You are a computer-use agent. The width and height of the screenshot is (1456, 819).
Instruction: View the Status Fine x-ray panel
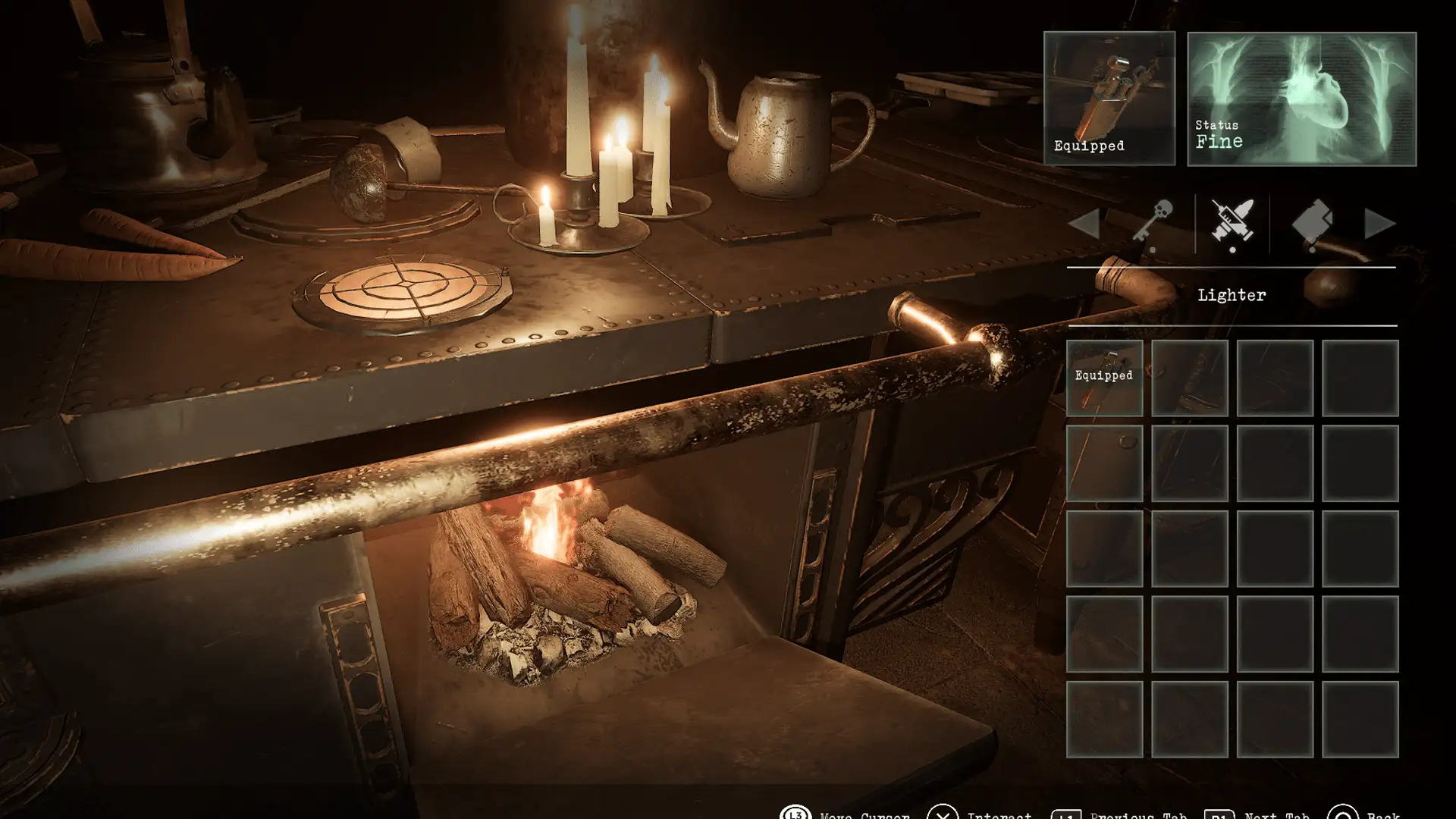(1301, 99)
